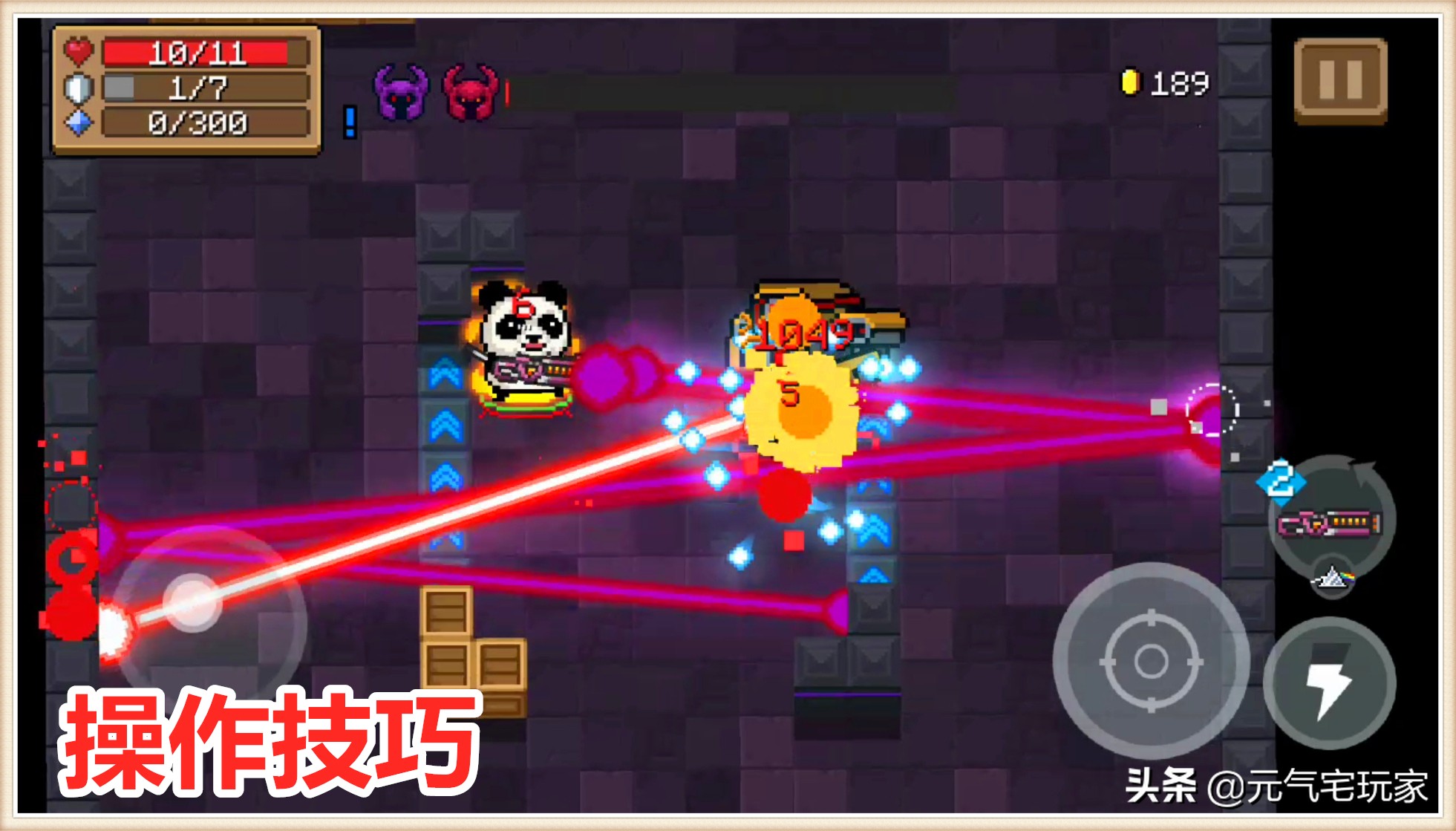Tap the 10/11 health bar display
This screenshot has width=1456, height=831.
point(197,51)
